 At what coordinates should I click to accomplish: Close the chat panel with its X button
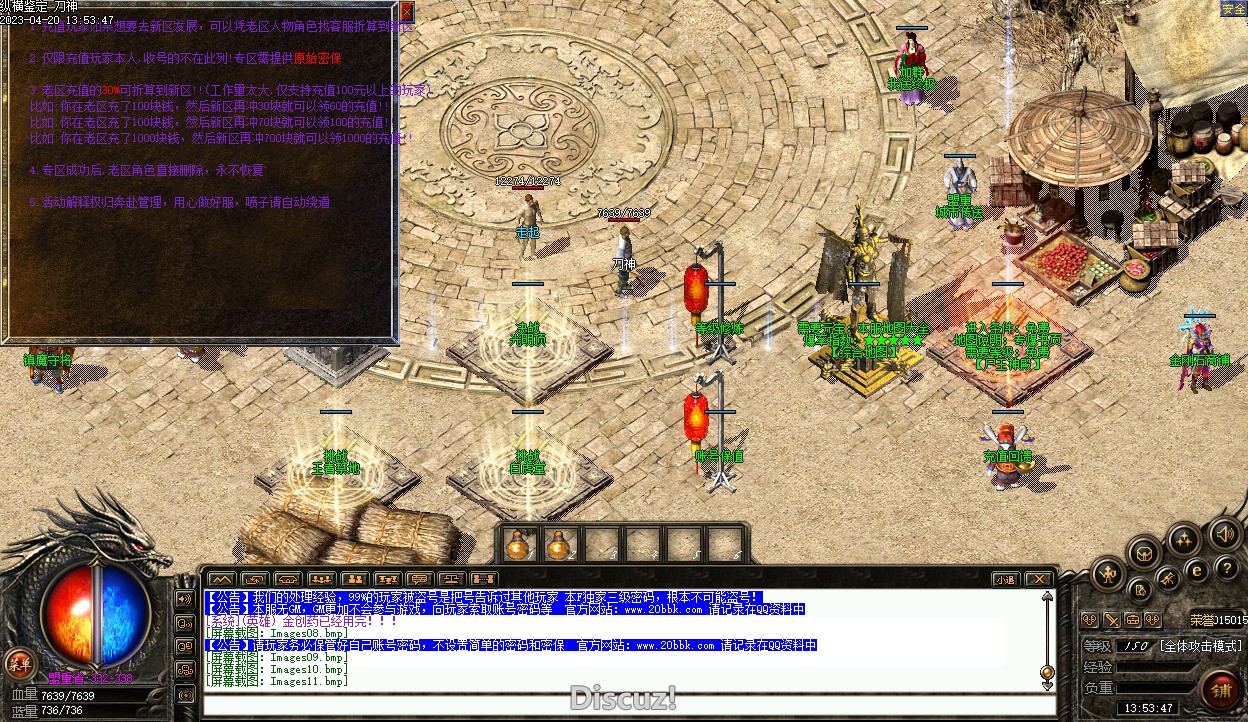pos(1039,579)
